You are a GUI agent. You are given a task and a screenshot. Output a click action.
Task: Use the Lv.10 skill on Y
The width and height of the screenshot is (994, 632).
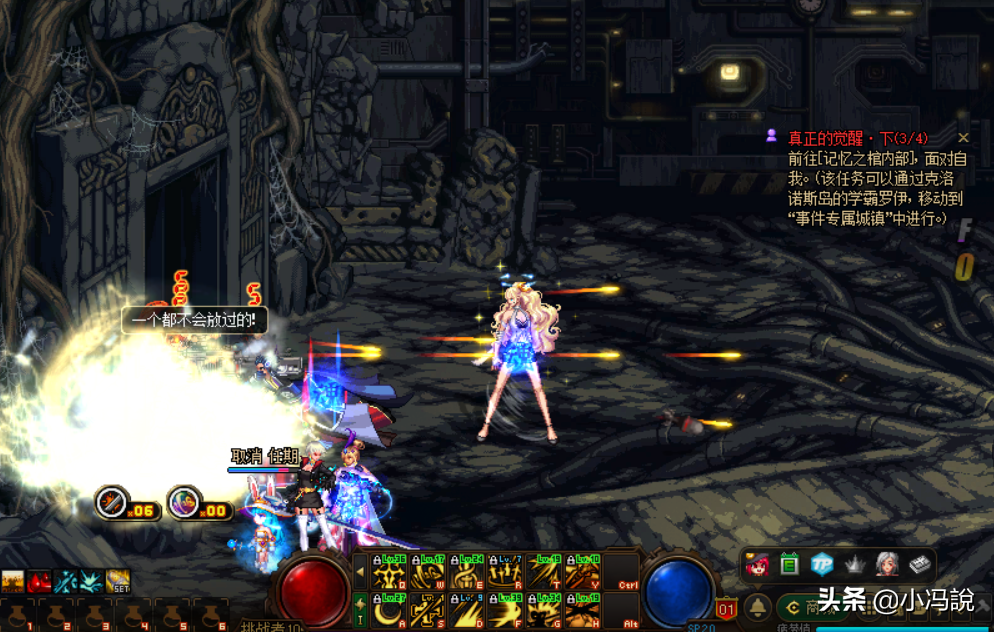point(582,572)
